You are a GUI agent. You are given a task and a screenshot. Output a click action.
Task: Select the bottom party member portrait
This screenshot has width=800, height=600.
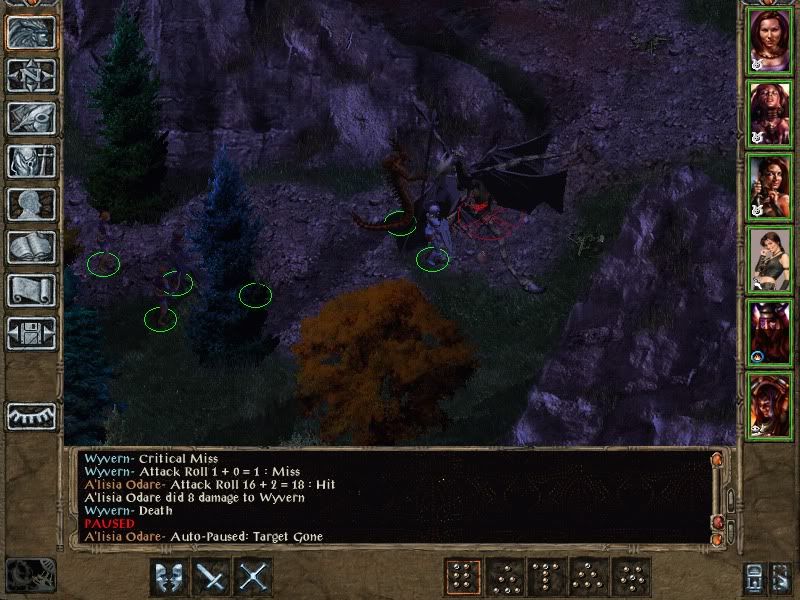[x=770, y=405]
